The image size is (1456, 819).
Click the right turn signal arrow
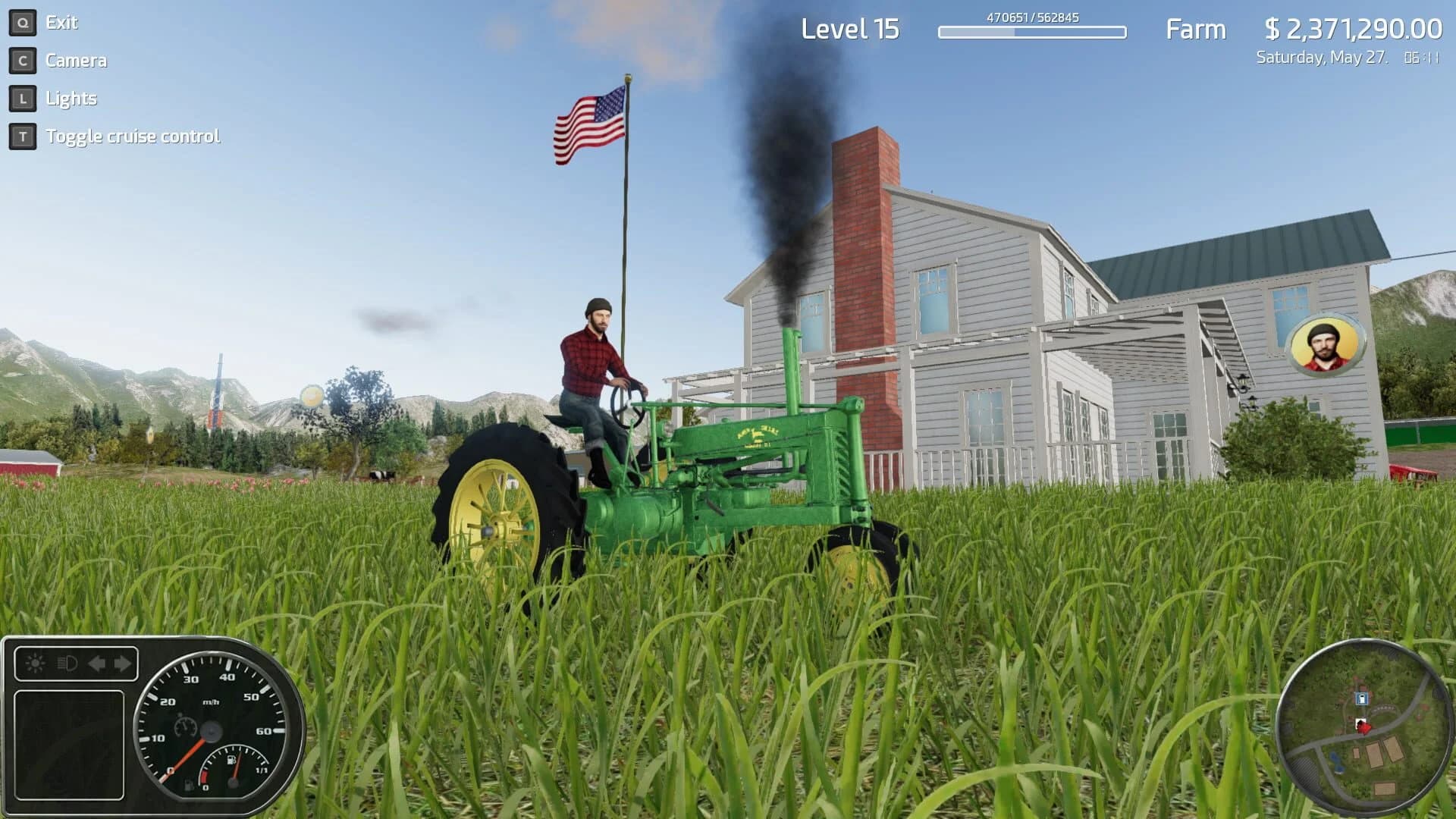(x=122, y=663)
